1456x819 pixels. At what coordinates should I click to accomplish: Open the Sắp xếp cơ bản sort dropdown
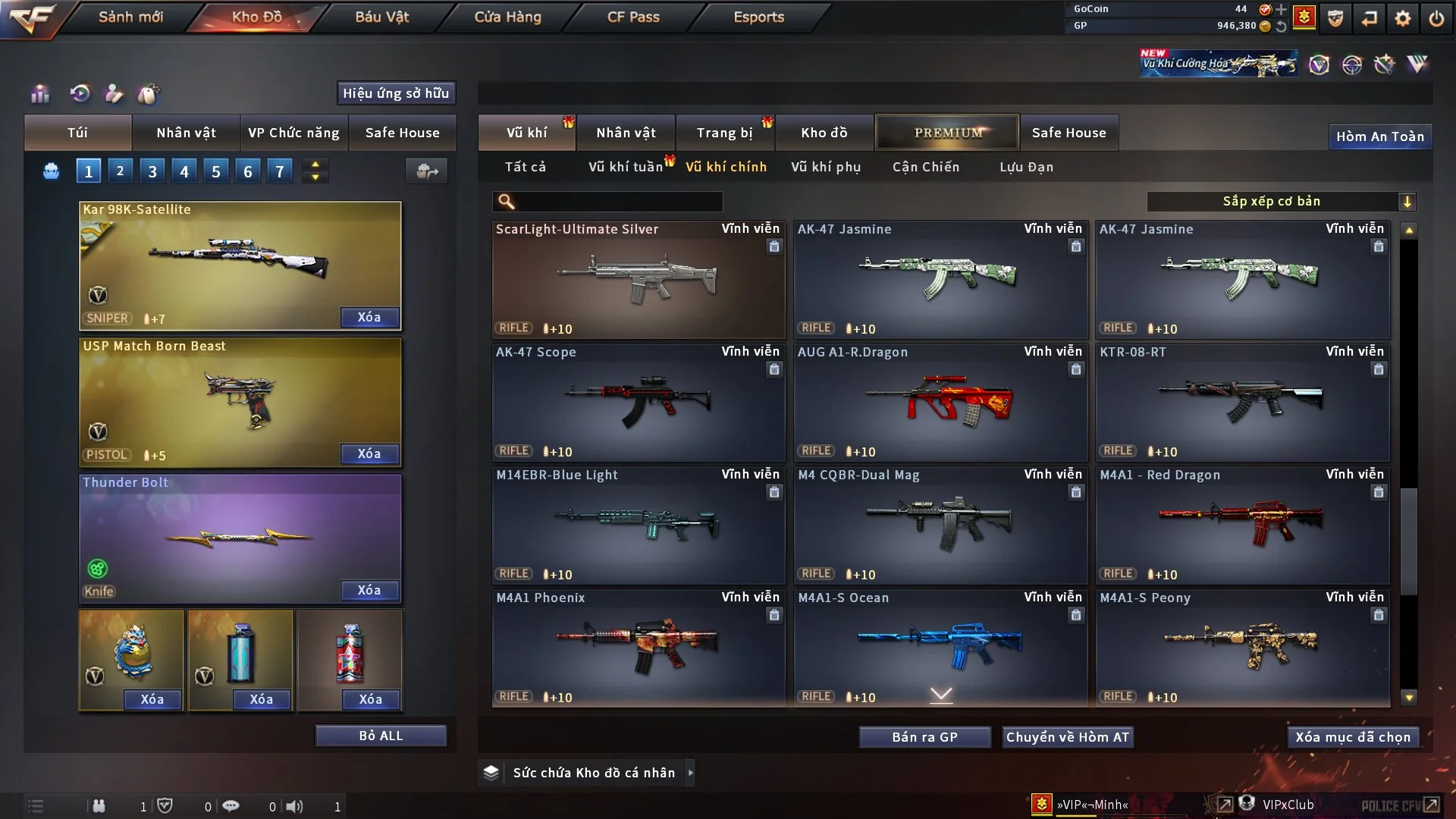[x=1281, y=201]
